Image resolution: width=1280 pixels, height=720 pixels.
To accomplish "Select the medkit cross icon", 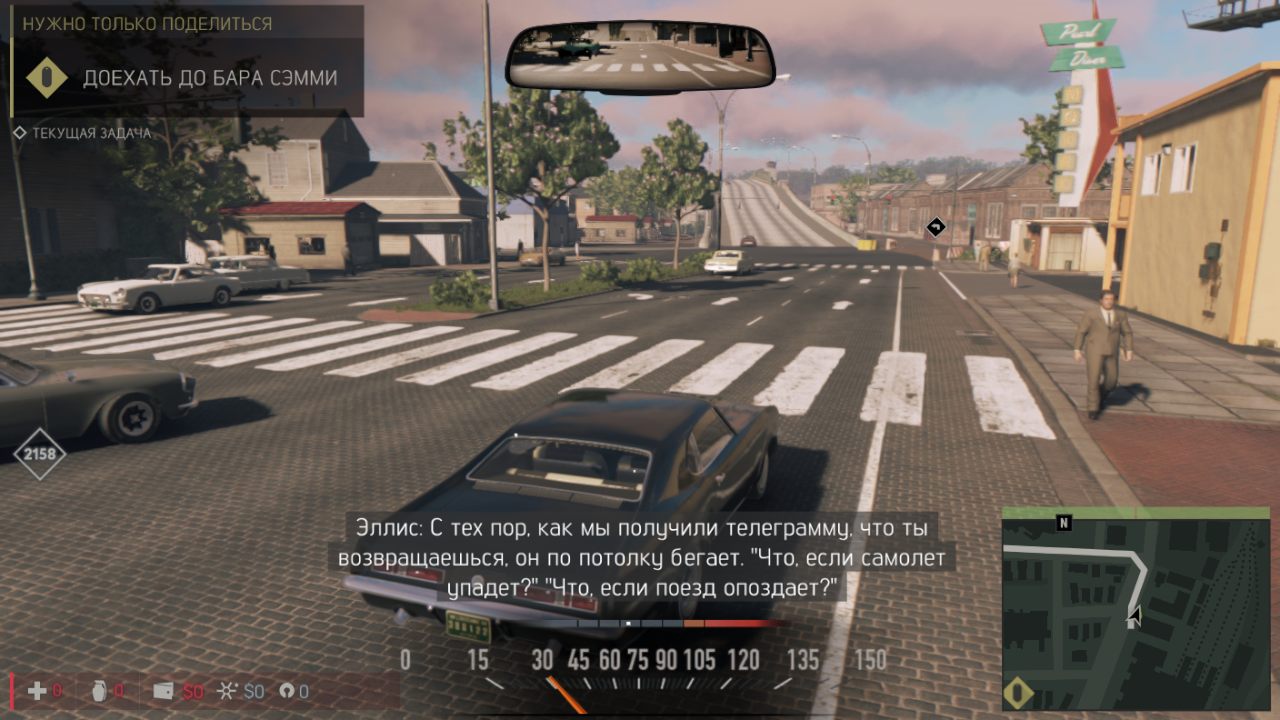I will pos(37,690).
